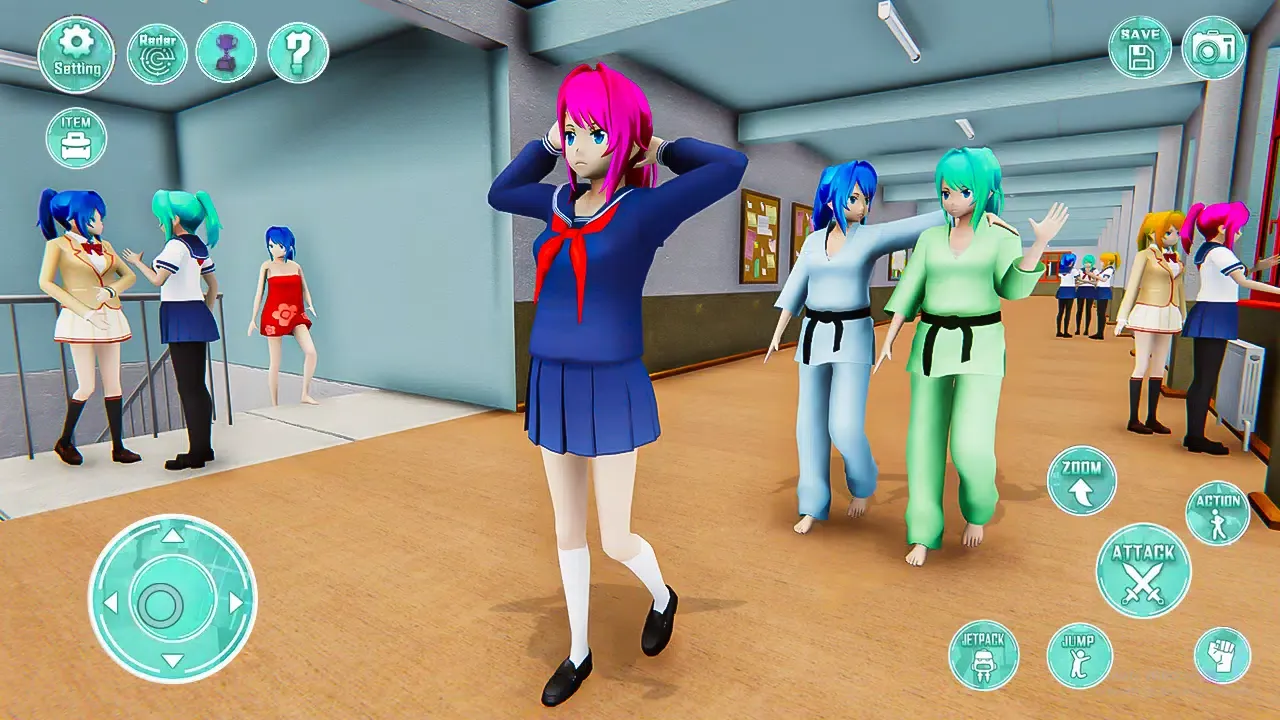Show help with the question mark button
The image size is (1280, 720).
[298, 52]
